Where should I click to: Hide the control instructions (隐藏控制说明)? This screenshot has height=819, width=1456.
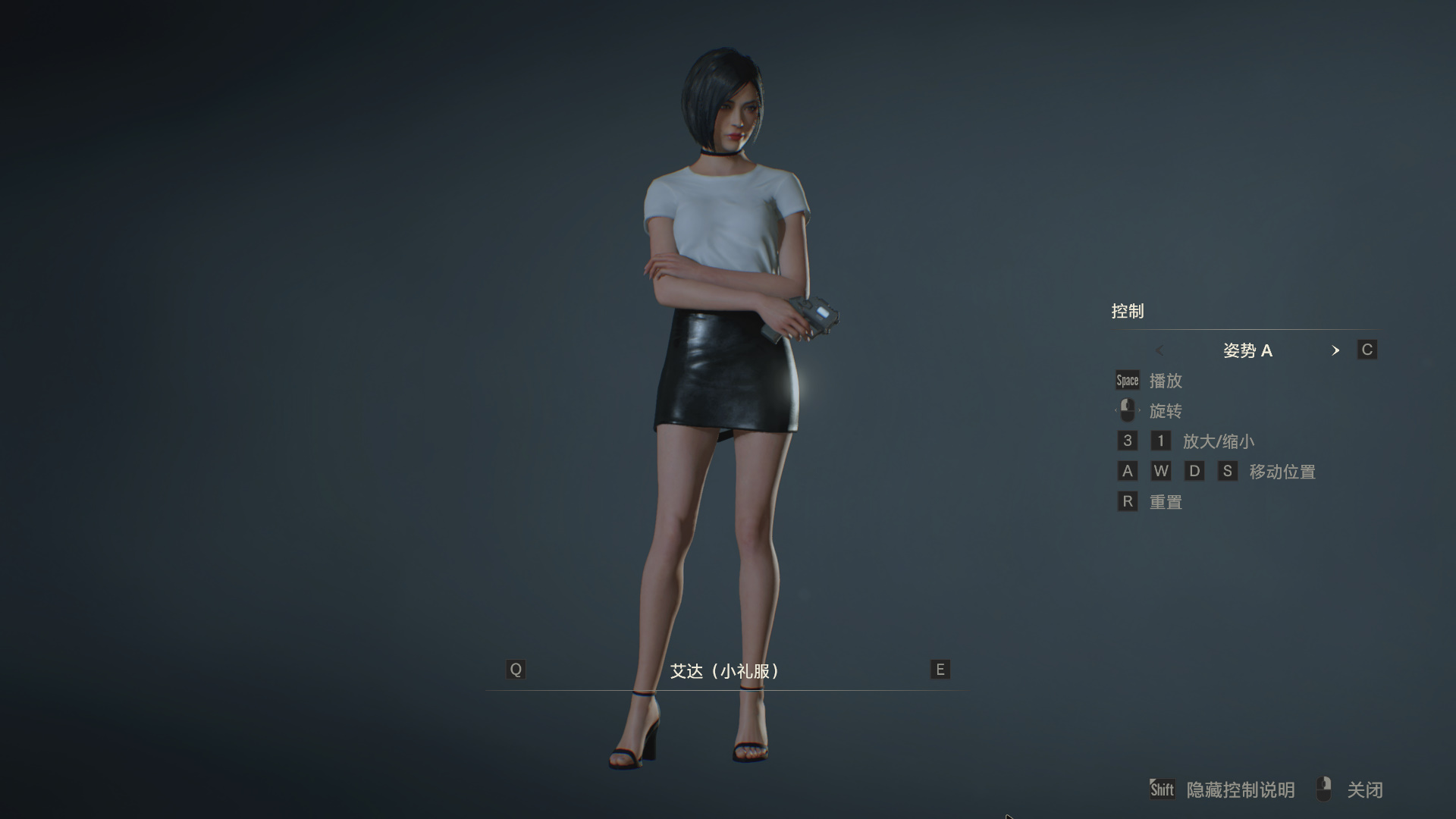1239,790
